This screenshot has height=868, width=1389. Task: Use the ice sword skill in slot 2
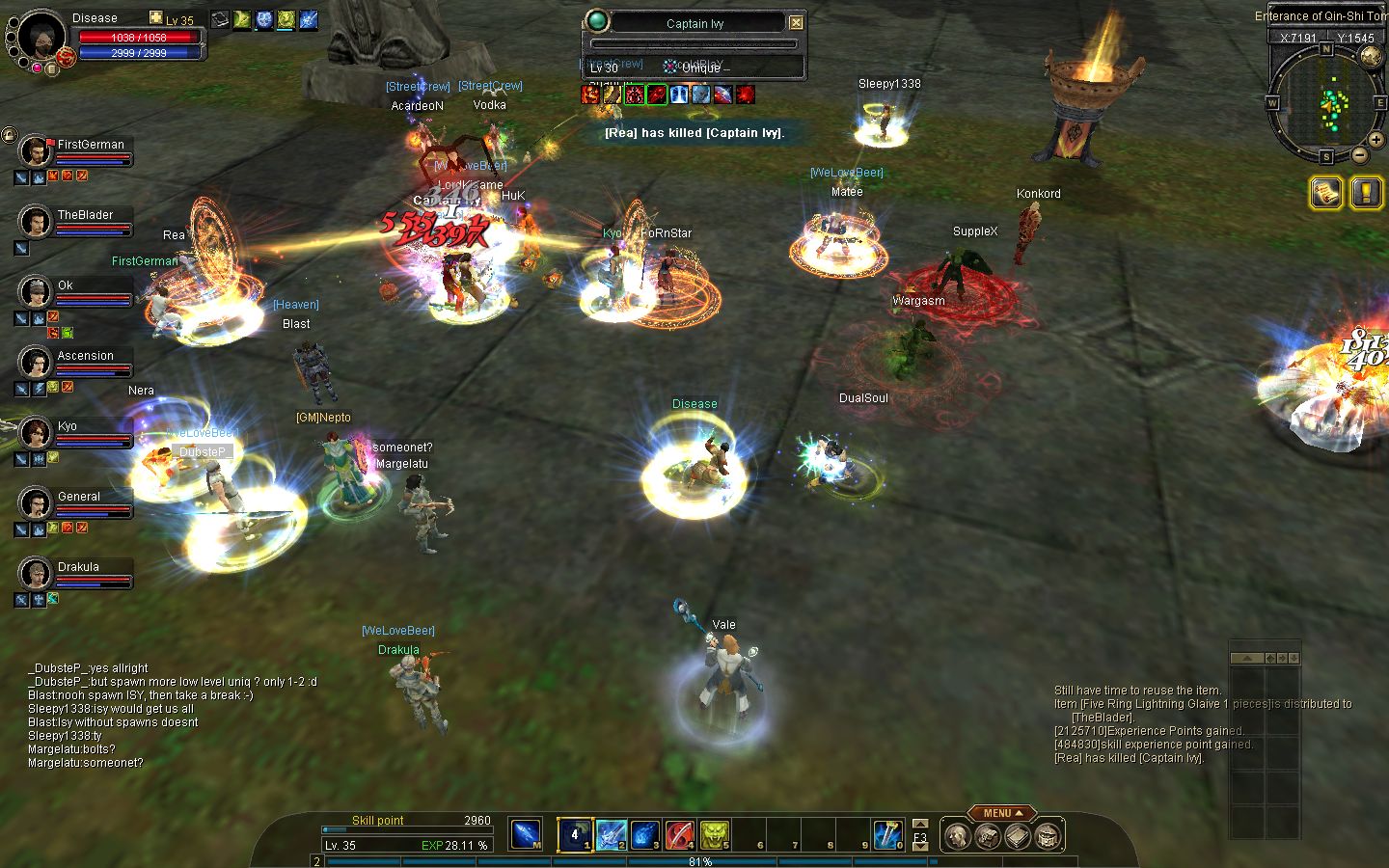click(x=612, y=834)
